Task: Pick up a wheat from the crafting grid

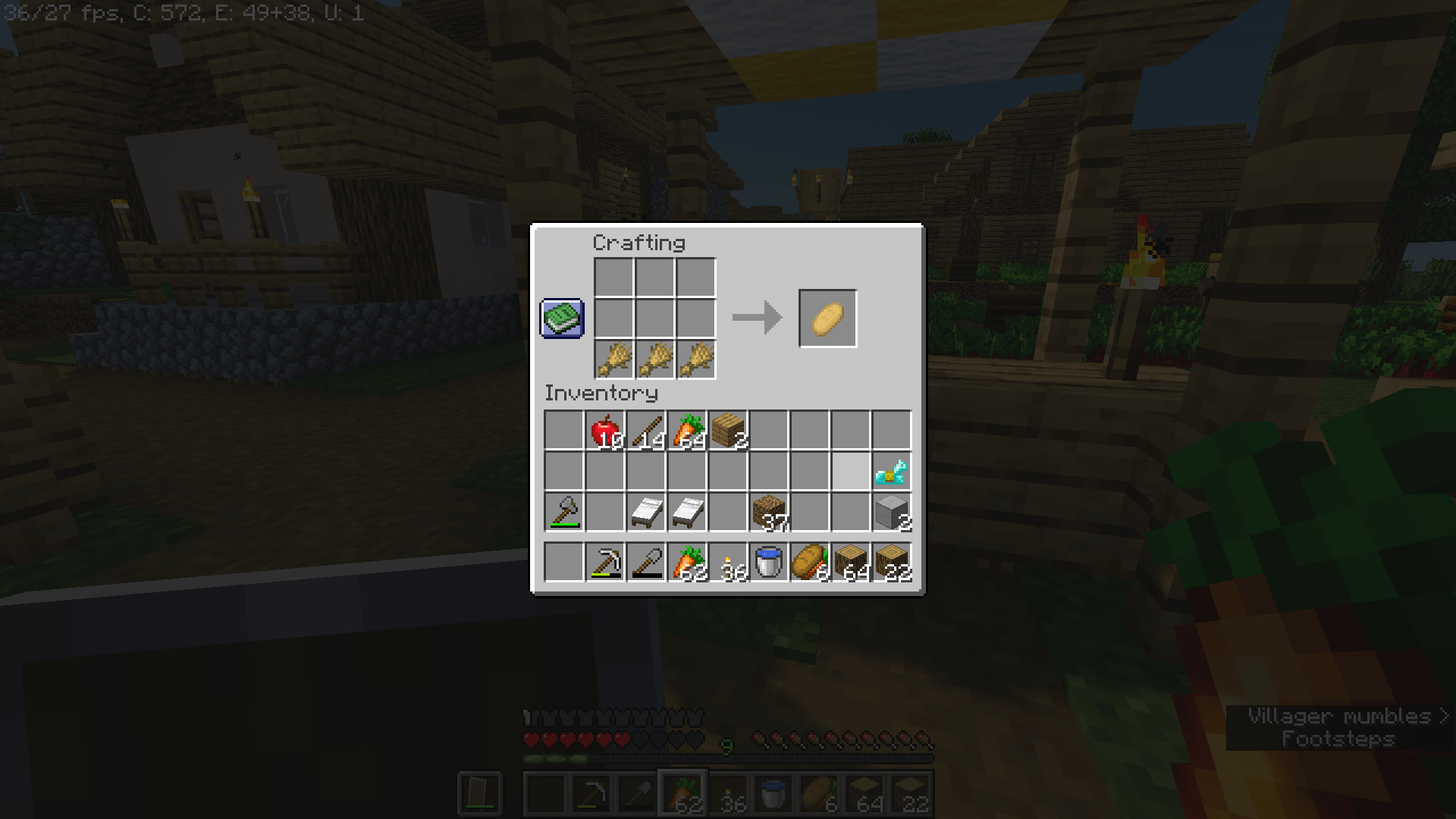Action: click(614, 359)
